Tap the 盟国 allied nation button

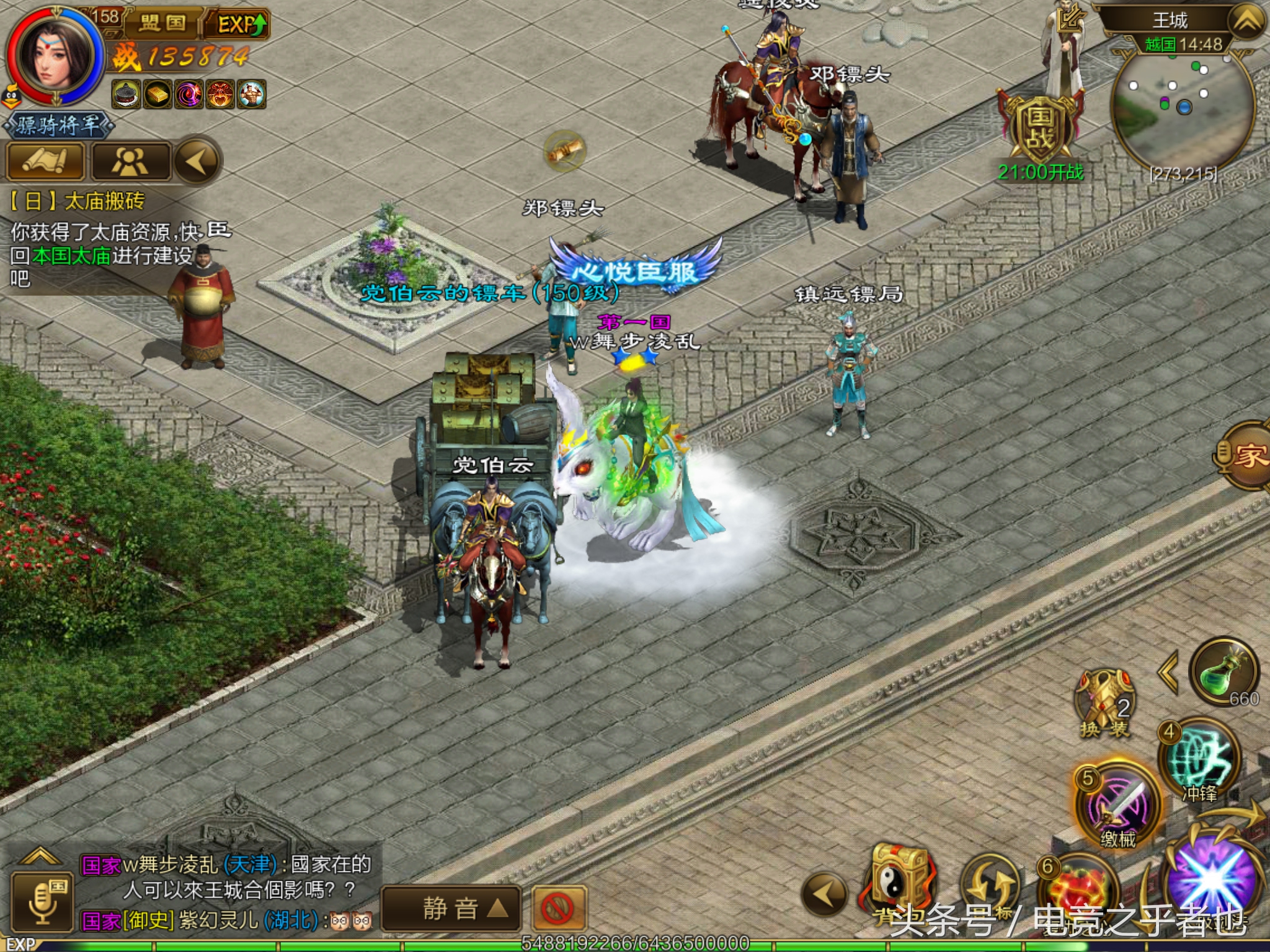[163, 24]
